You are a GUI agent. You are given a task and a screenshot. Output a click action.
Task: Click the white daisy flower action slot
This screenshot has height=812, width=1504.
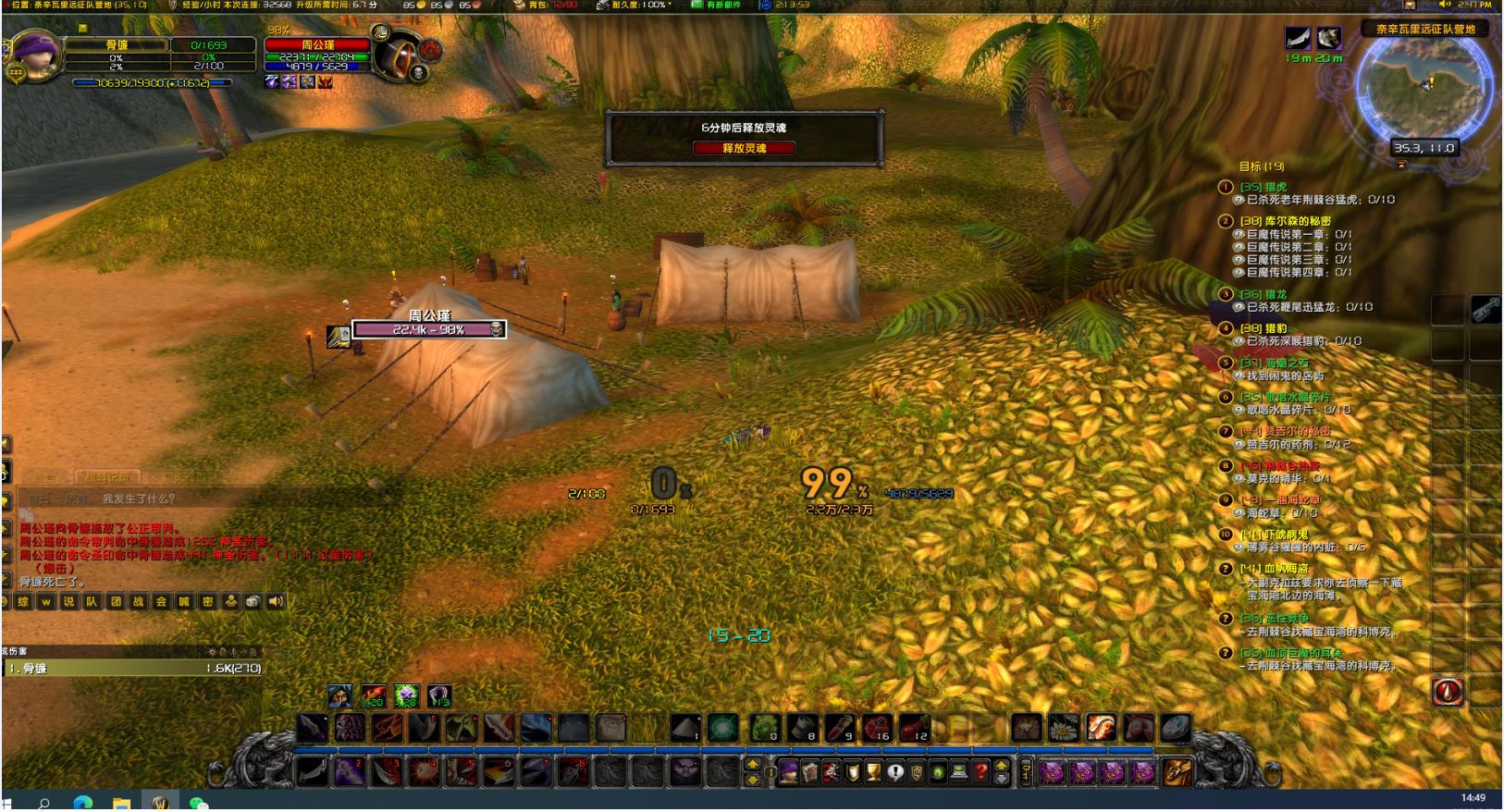[x=1064, y=728]
